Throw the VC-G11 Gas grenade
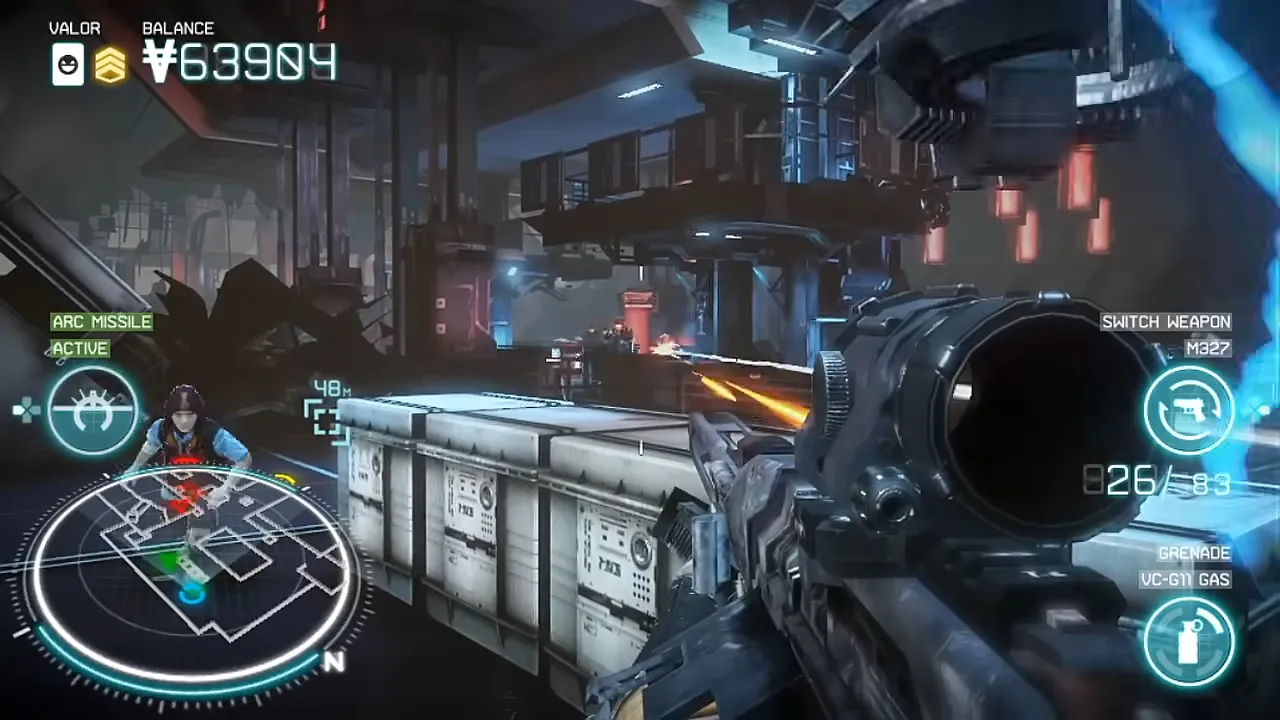 coord(1189,641)
